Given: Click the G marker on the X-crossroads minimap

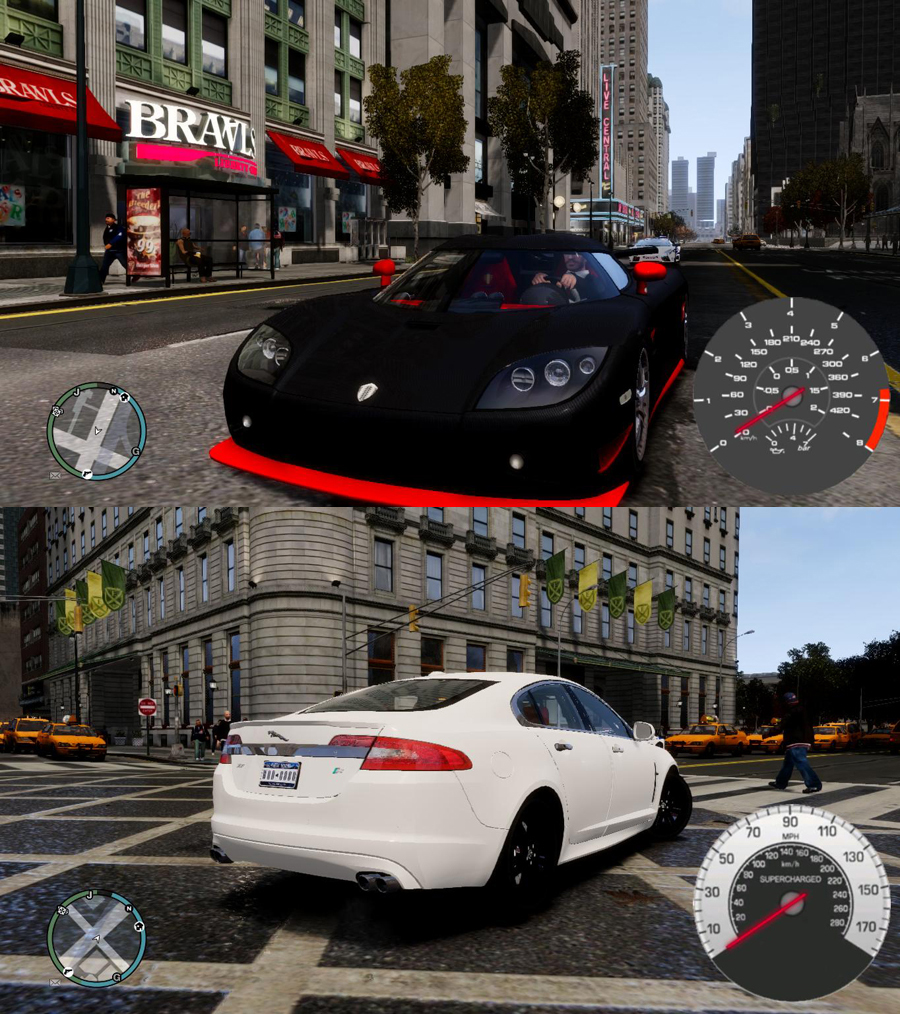Looking at the screenshot, I should click(x=117, y=977).
